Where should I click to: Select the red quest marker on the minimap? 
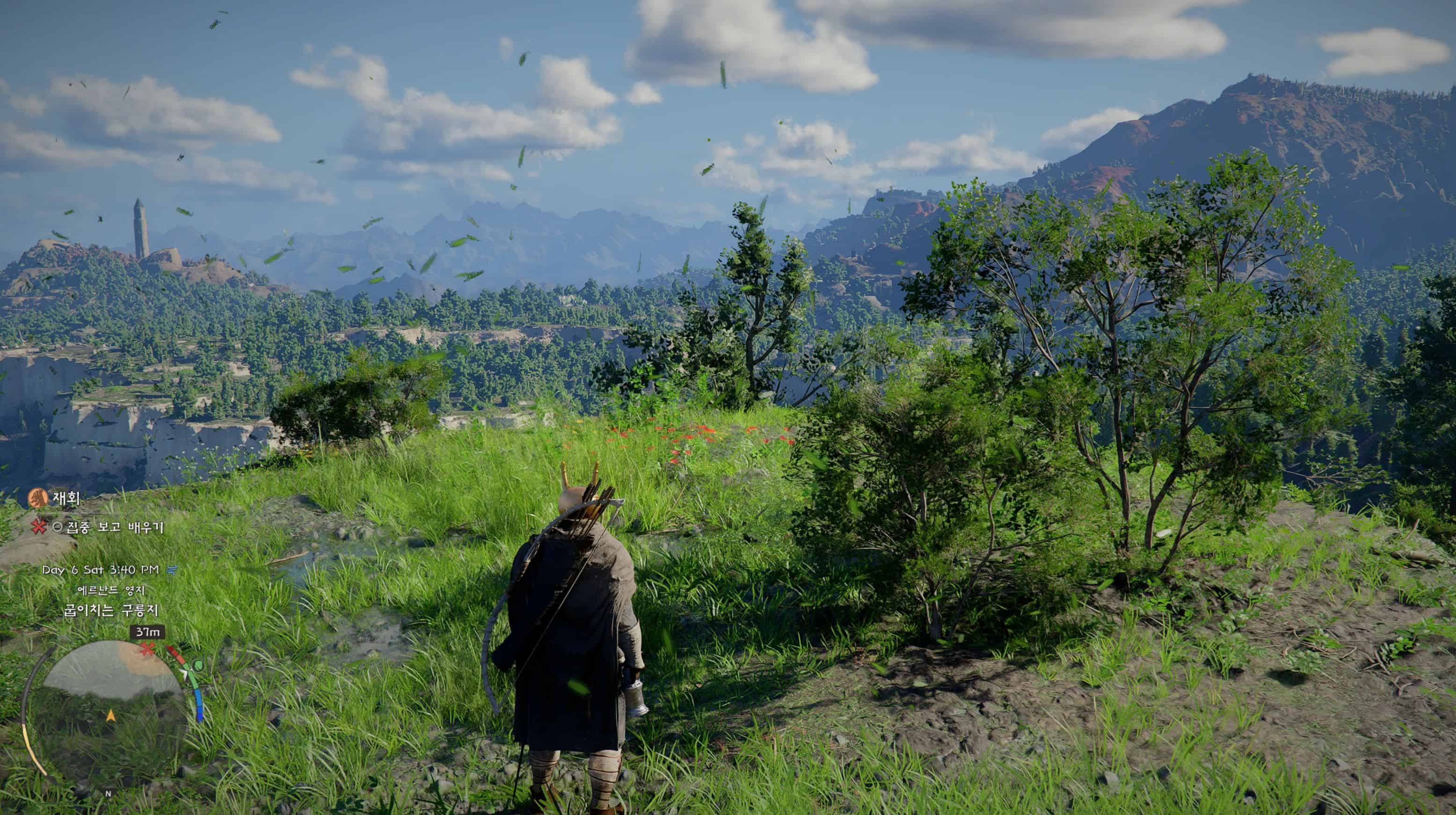click(x=147, y=649)
